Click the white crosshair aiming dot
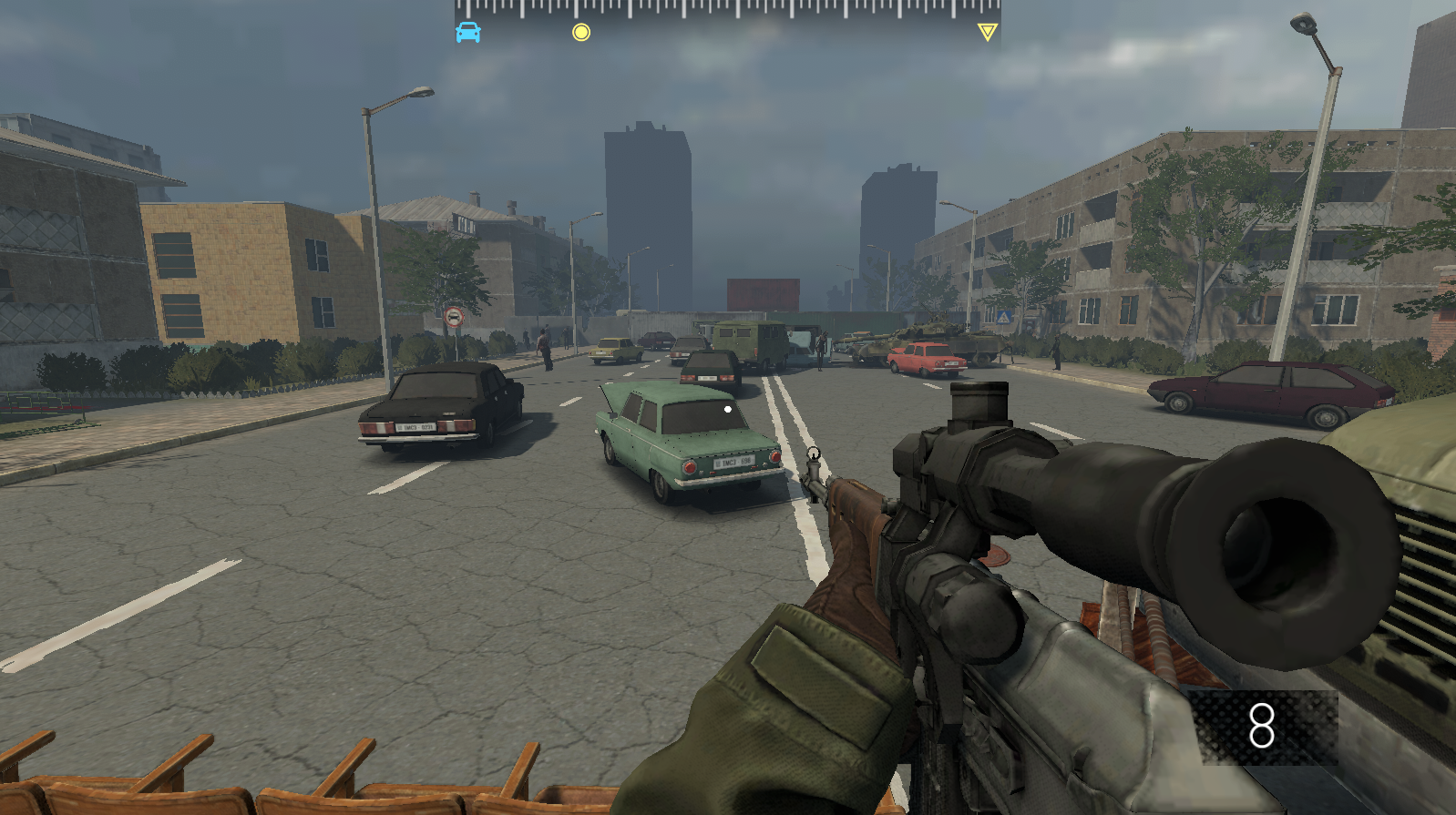The image size is (1456, 815). coord(726,409)
